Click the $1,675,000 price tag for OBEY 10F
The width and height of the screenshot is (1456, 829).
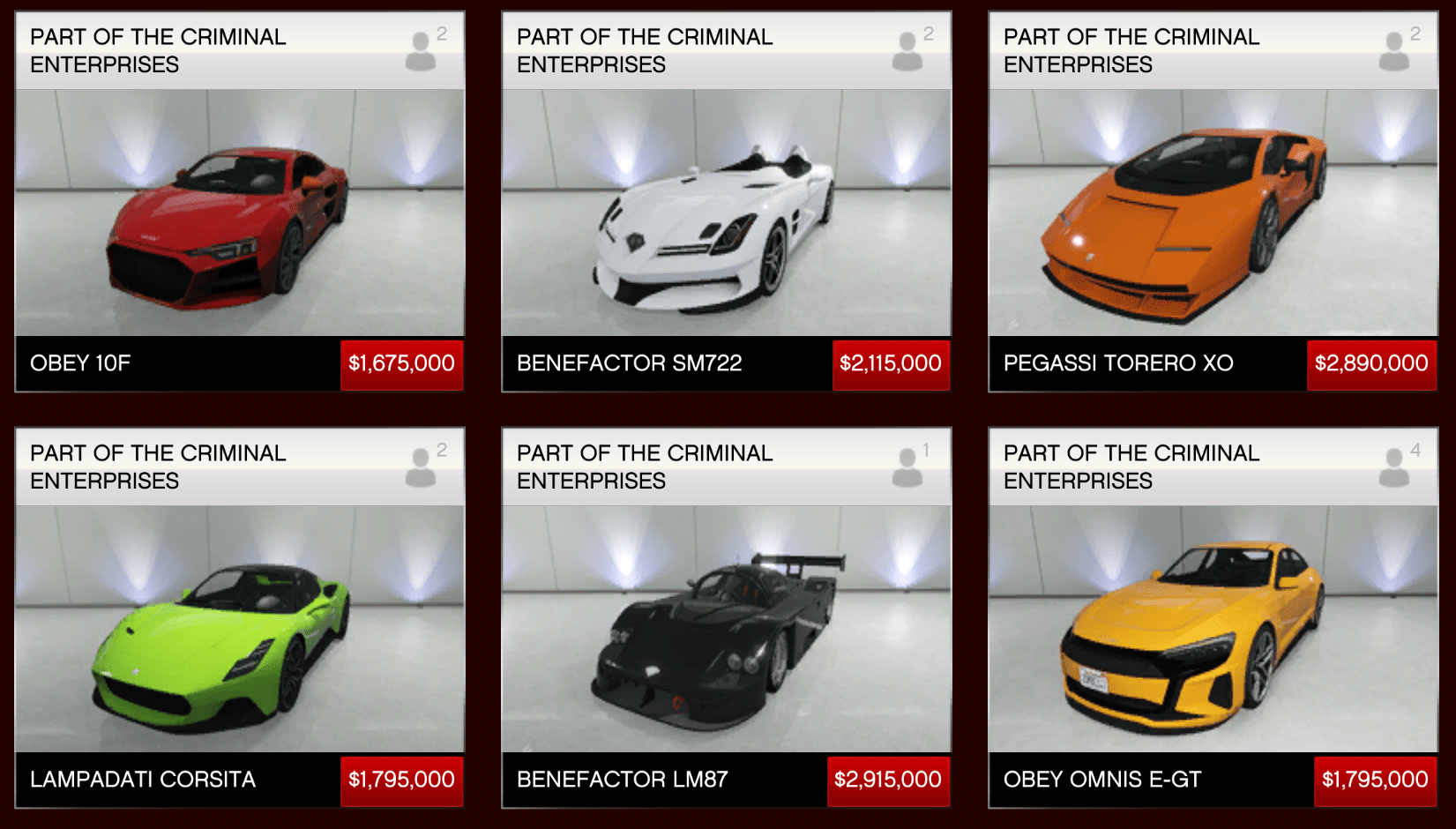coord(401,363)
